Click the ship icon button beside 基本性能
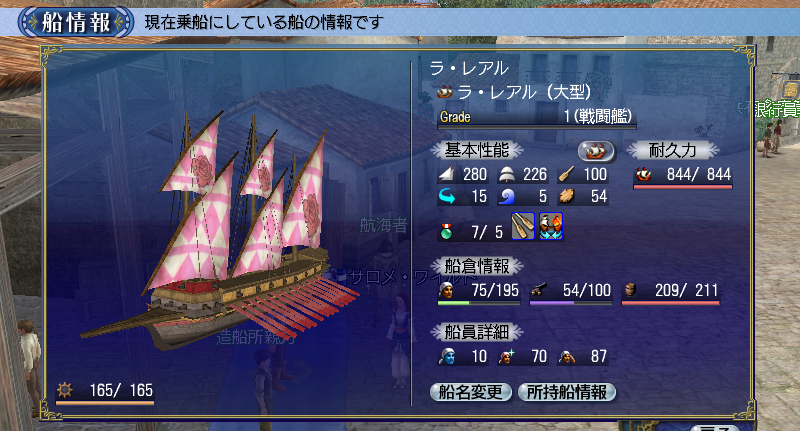The width and height of the screenshot is (800, 431). tap(597, 150)
